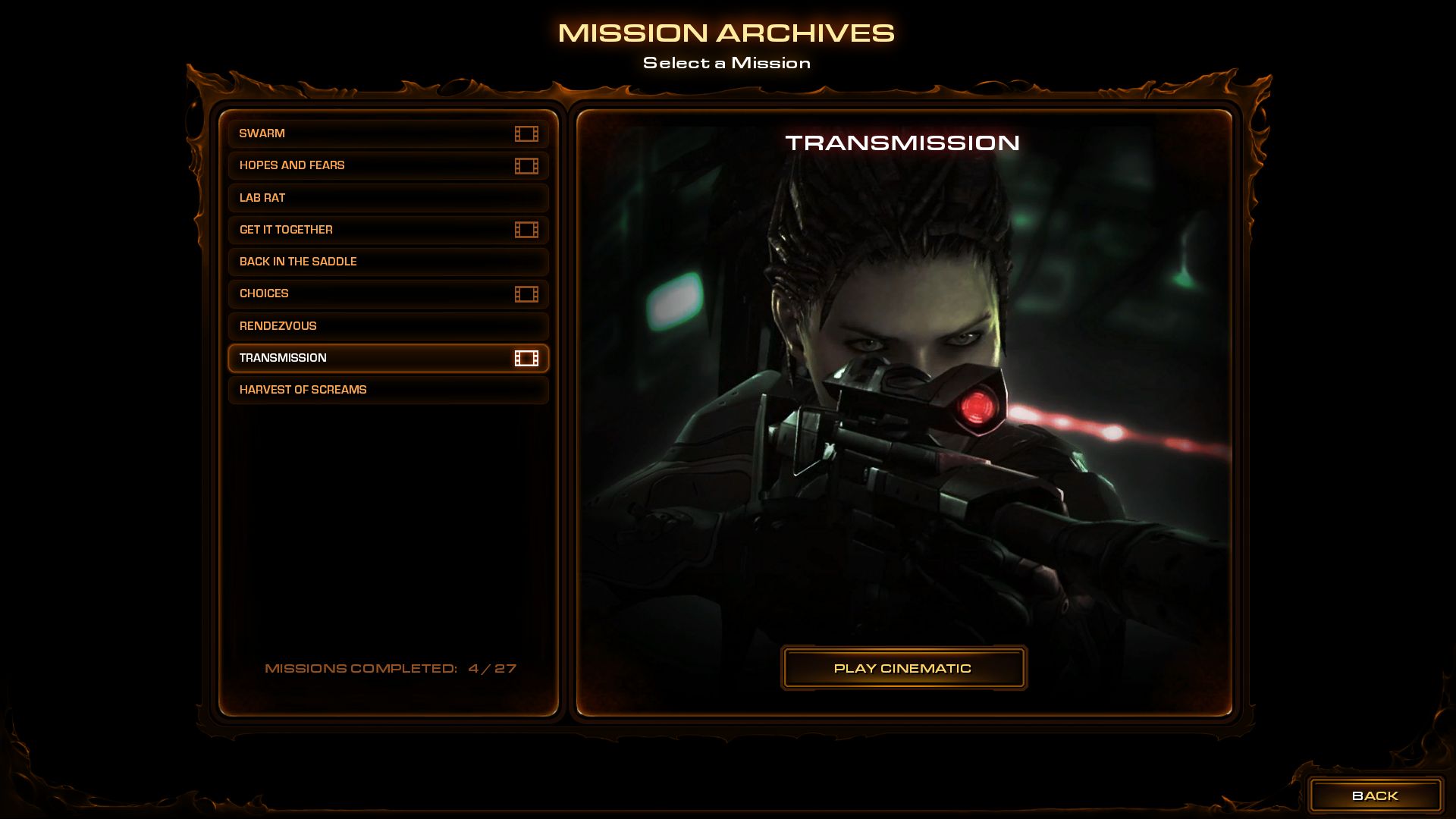Choose Hopes and Fears from the list
This screenshot has width=1456, height=819.
point(388,165)
